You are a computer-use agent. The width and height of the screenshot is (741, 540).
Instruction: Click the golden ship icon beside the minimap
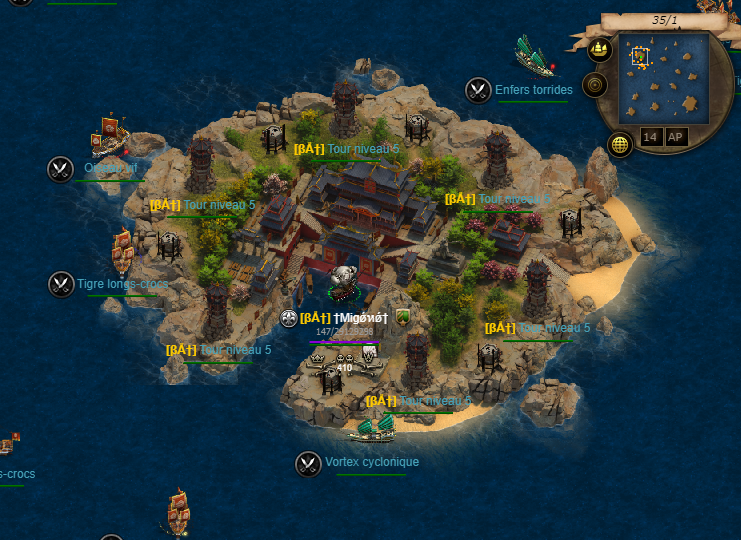(600, 47)
